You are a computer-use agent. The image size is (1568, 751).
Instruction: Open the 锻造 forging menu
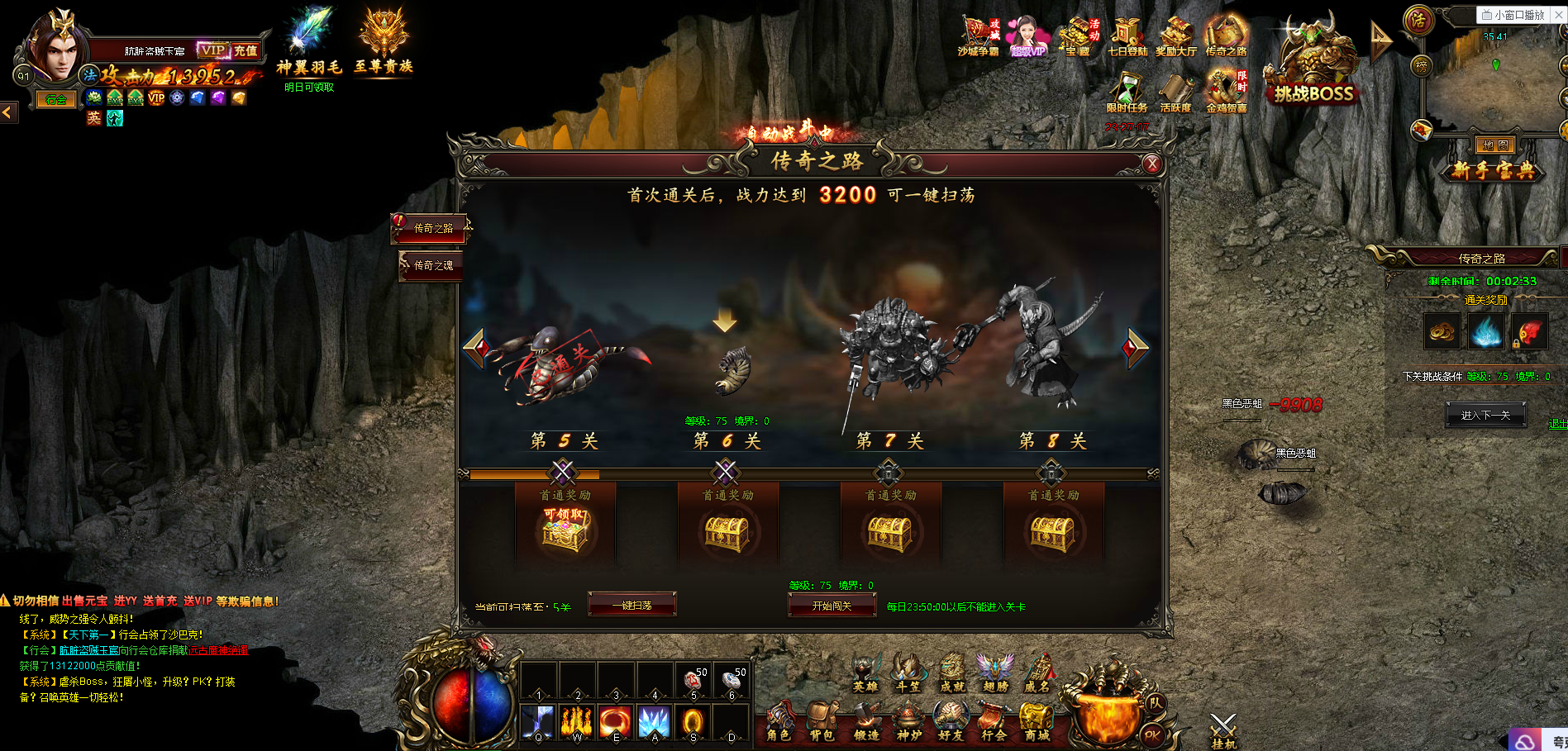(865, 721)
